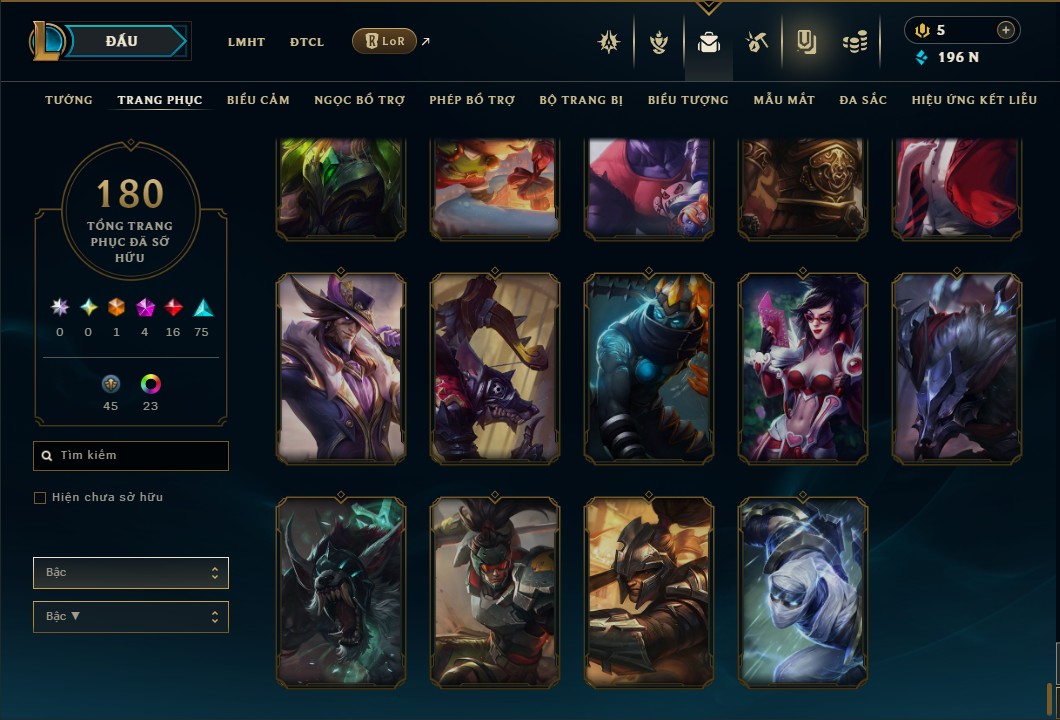Select the skin with the purple hat gentleman

click(341, 369)
